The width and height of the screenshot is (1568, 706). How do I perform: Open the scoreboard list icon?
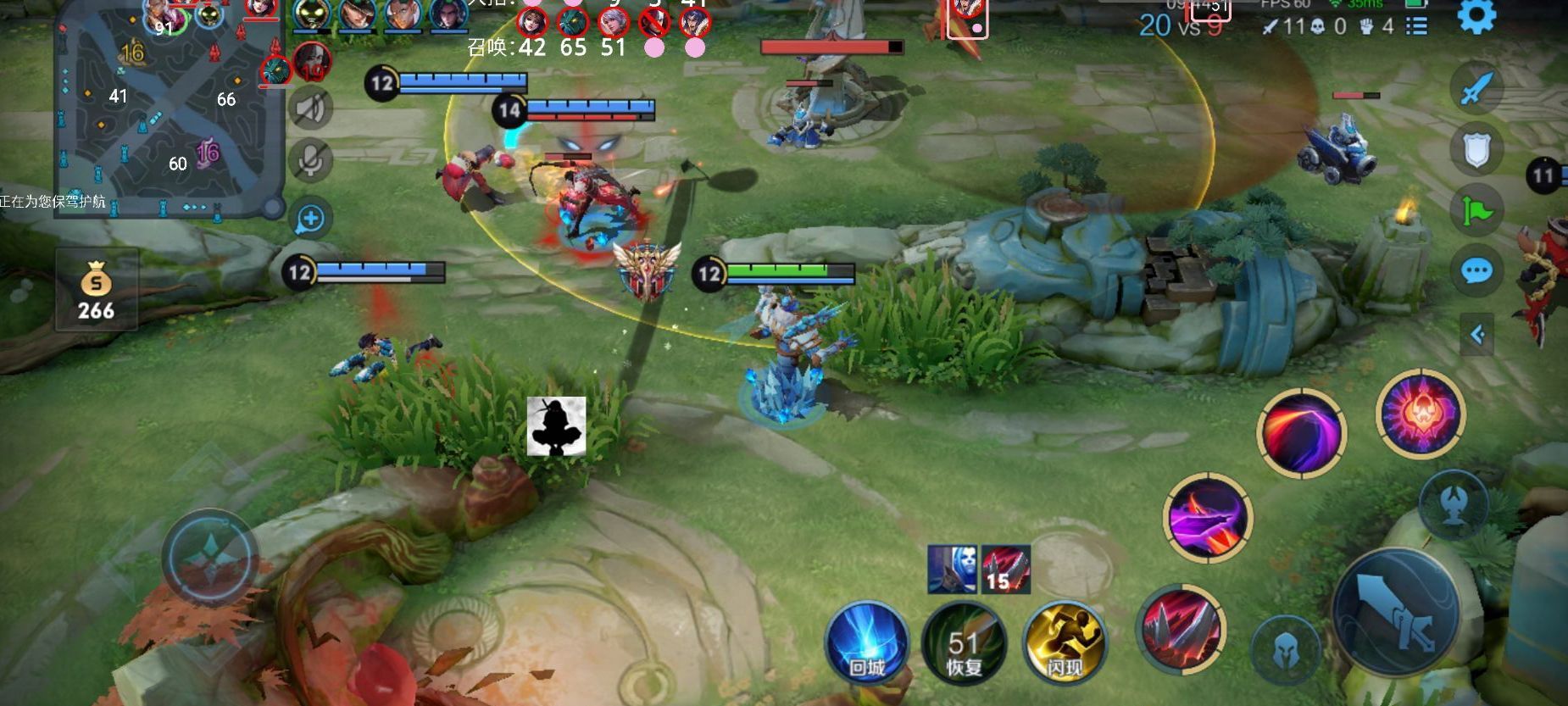[1416, 26]
